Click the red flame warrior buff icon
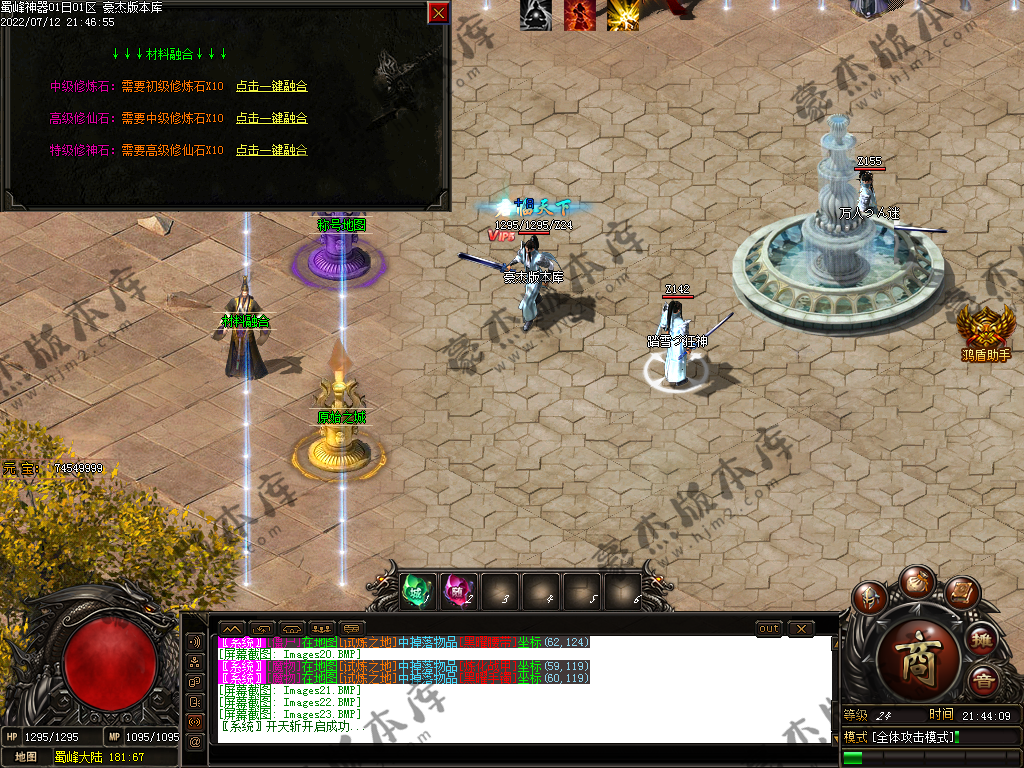The height and width of the screenshot is (768, 1024). pyautogui.click(x=579, y=15)
